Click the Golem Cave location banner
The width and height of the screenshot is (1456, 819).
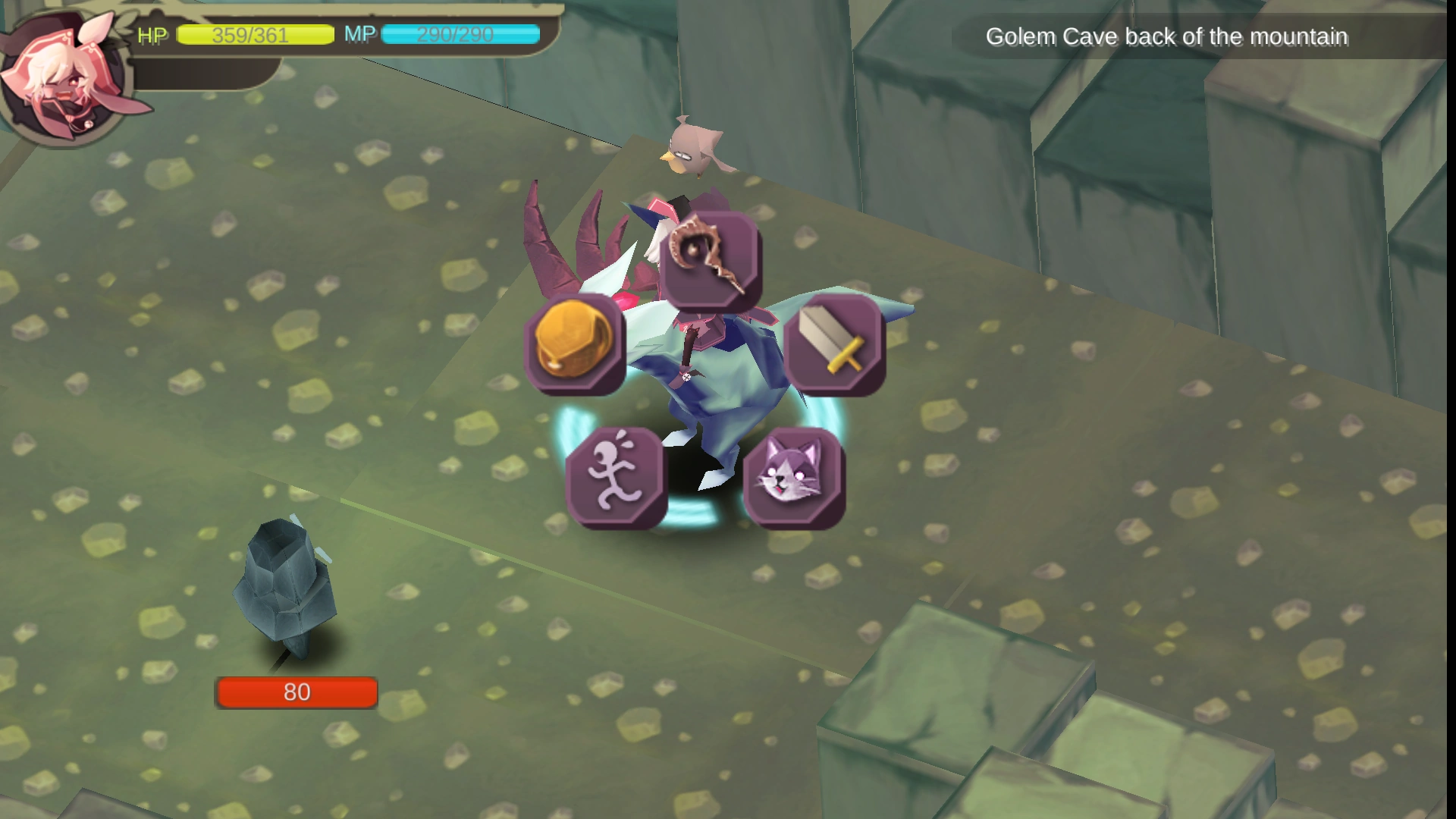click(1166, 36)
